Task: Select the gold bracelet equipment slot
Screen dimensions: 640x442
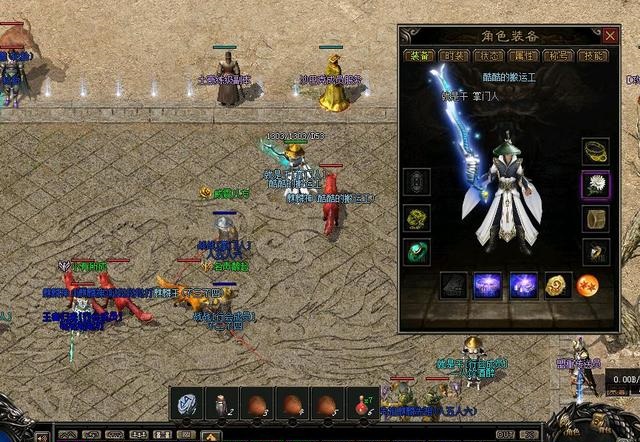Action: tap(596, 151)
